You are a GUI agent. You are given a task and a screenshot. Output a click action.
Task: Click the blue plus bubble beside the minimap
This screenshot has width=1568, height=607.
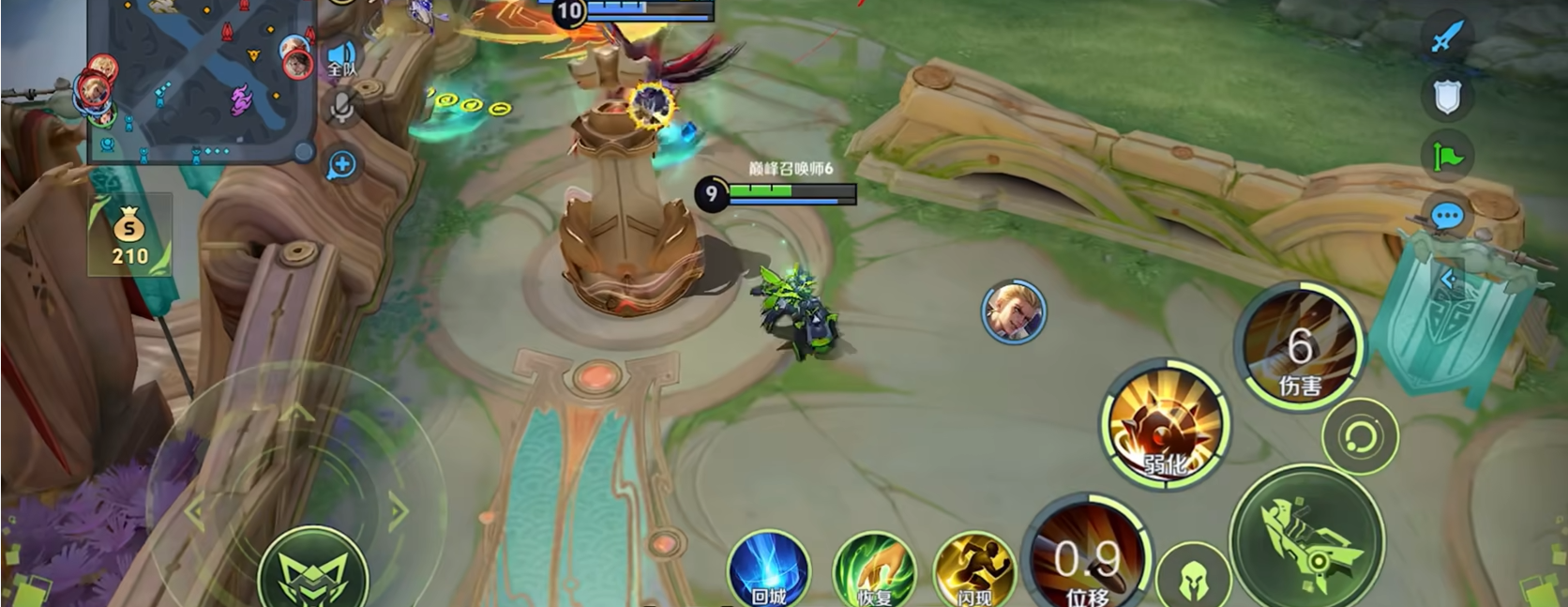(341, 165)
